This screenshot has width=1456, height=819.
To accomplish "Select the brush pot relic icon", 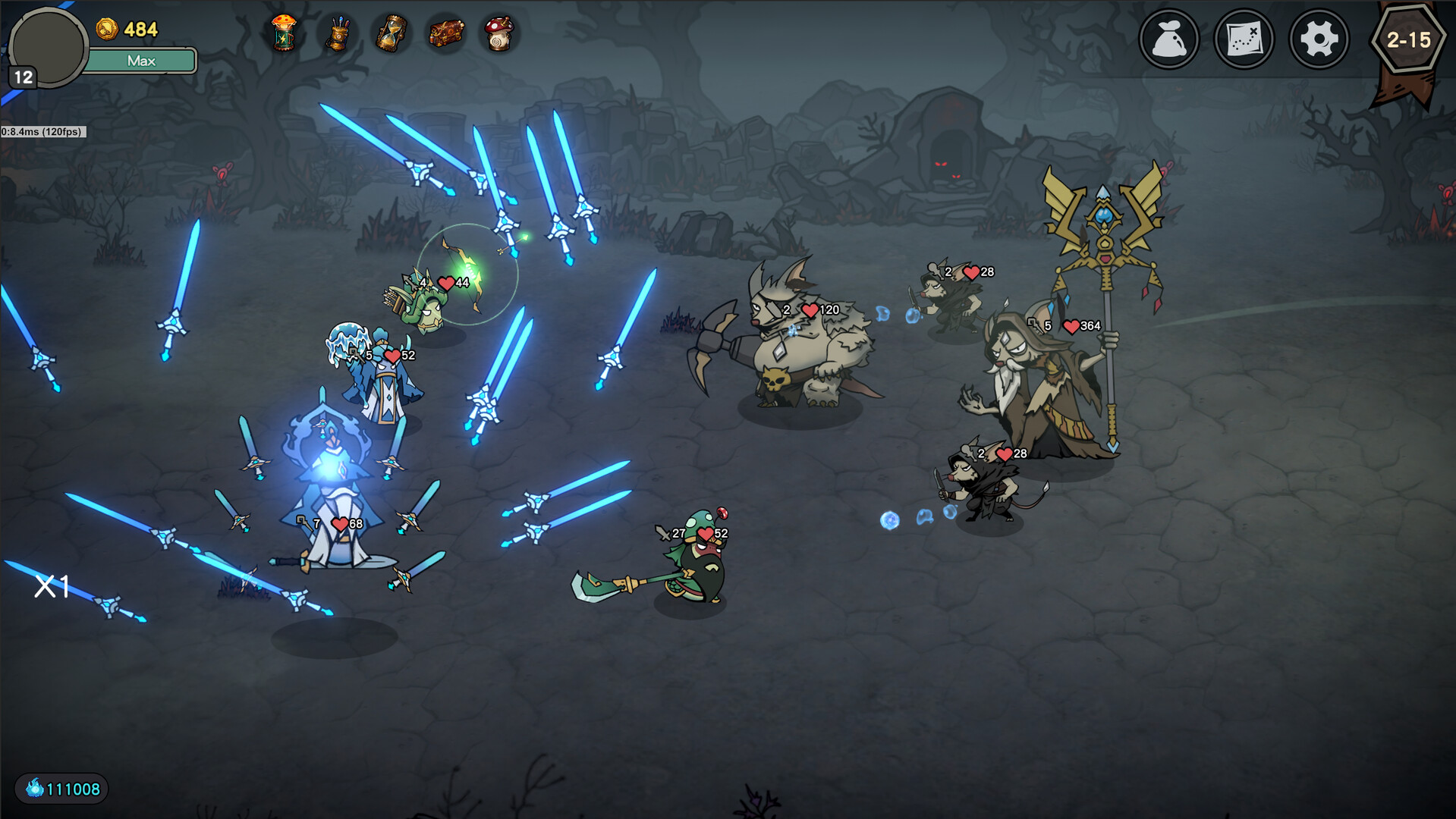I will click(x=338, y=34).
